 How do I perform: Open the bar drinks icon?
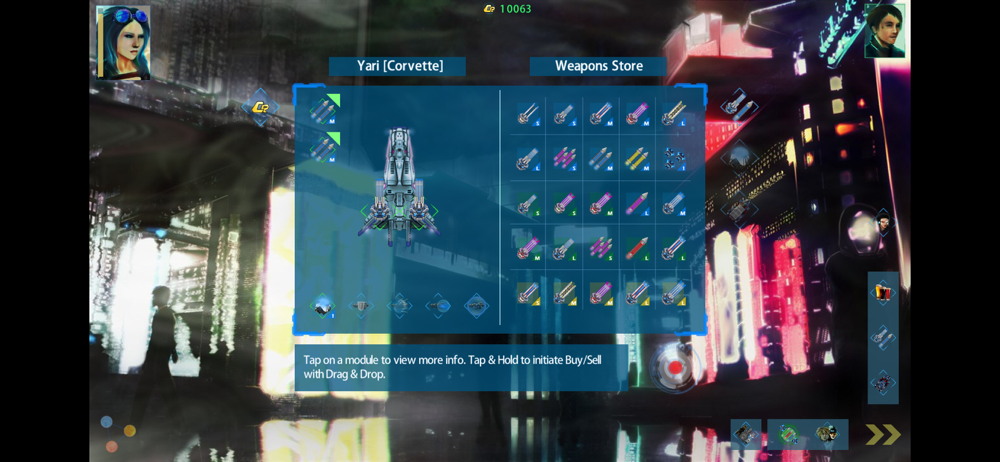click(x=882, y=292)
